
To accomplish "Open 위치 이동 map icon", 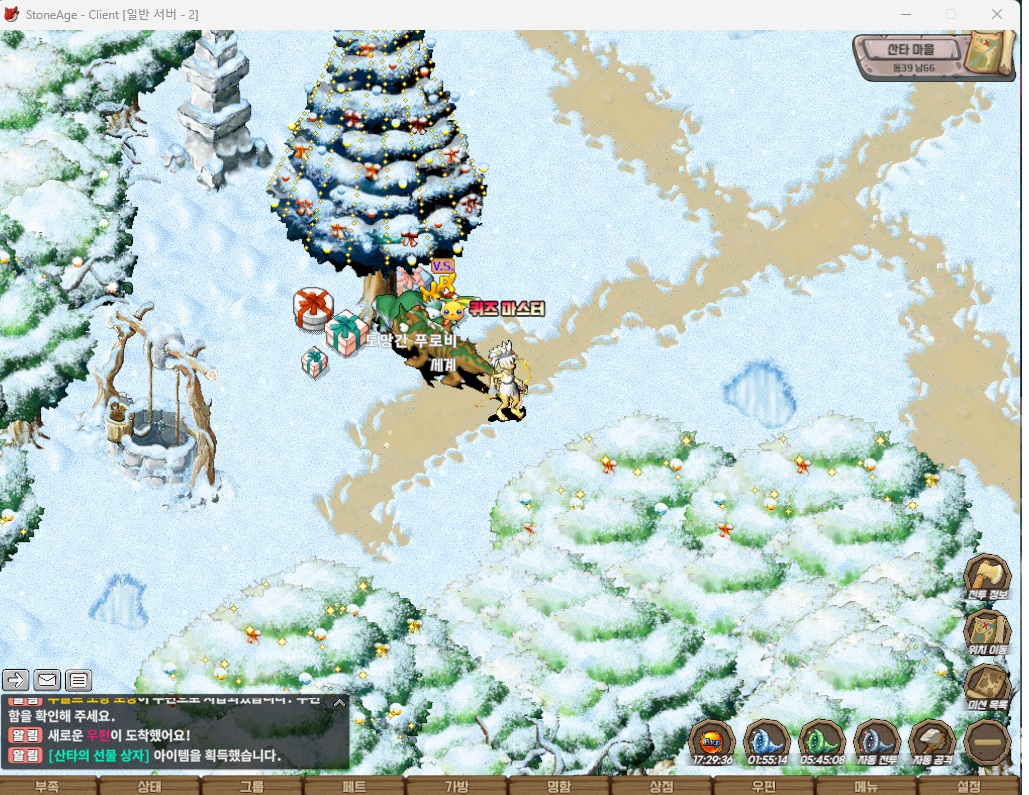I will 987,633.
